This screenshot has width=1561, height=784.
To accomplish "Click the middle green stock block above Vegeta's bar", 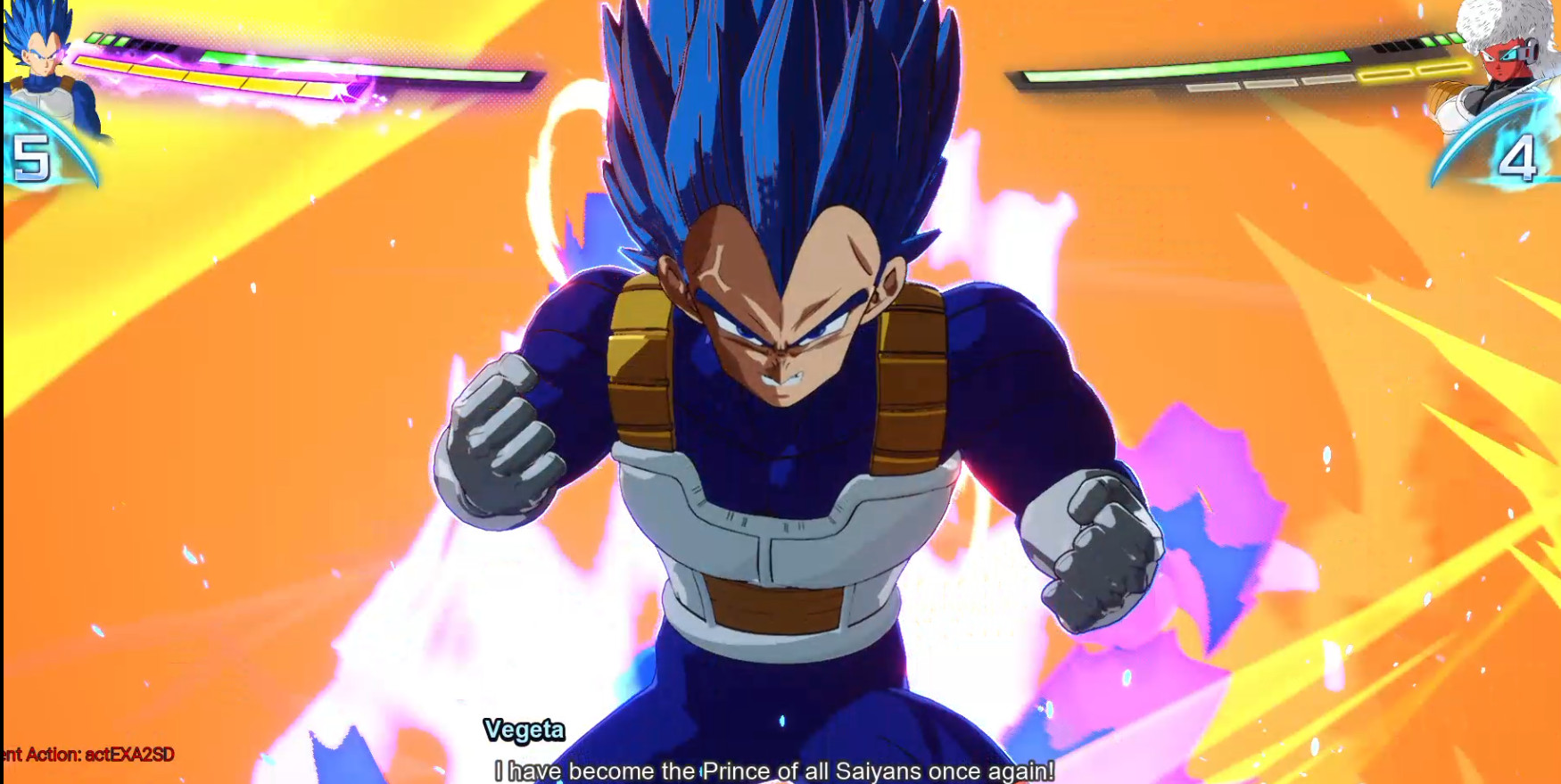I will pos(108,39).
